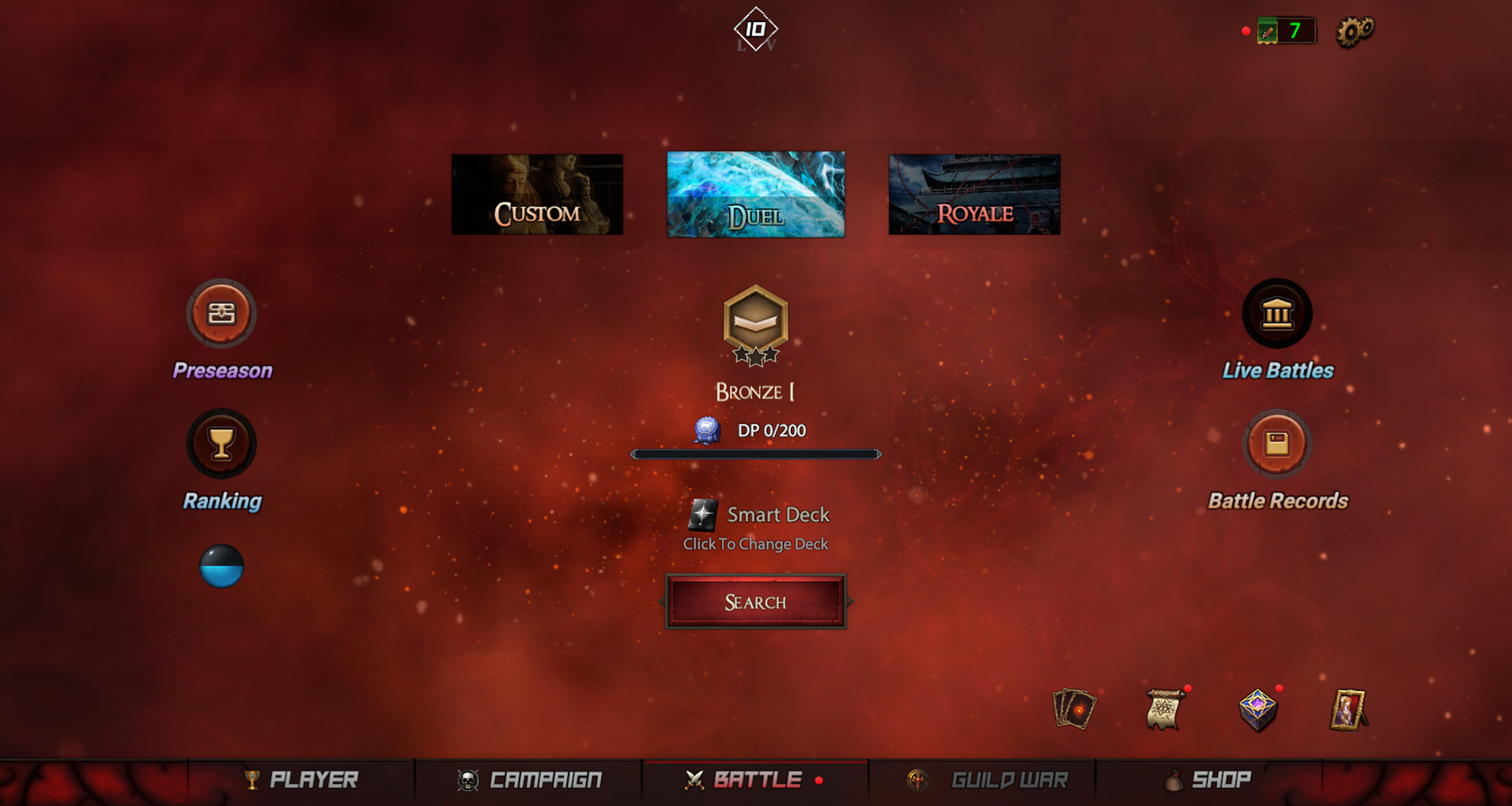Open the Live Battles bank icon
The width and height of the screenshot is (1512, 806).
pos(1277,313)
